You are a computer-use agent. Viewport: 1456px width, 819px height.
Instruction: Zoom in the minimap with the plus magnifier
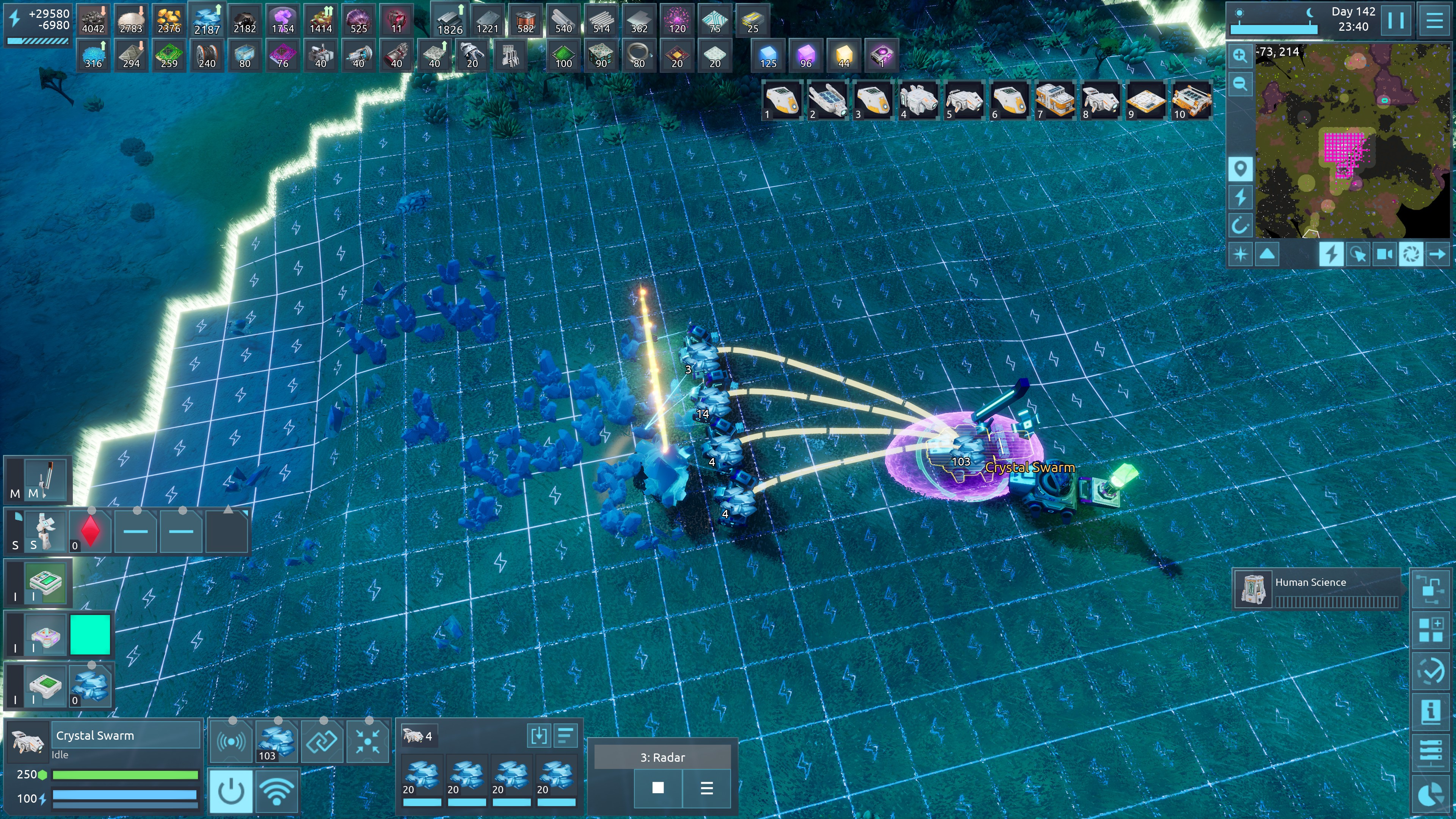(1240, 55)
